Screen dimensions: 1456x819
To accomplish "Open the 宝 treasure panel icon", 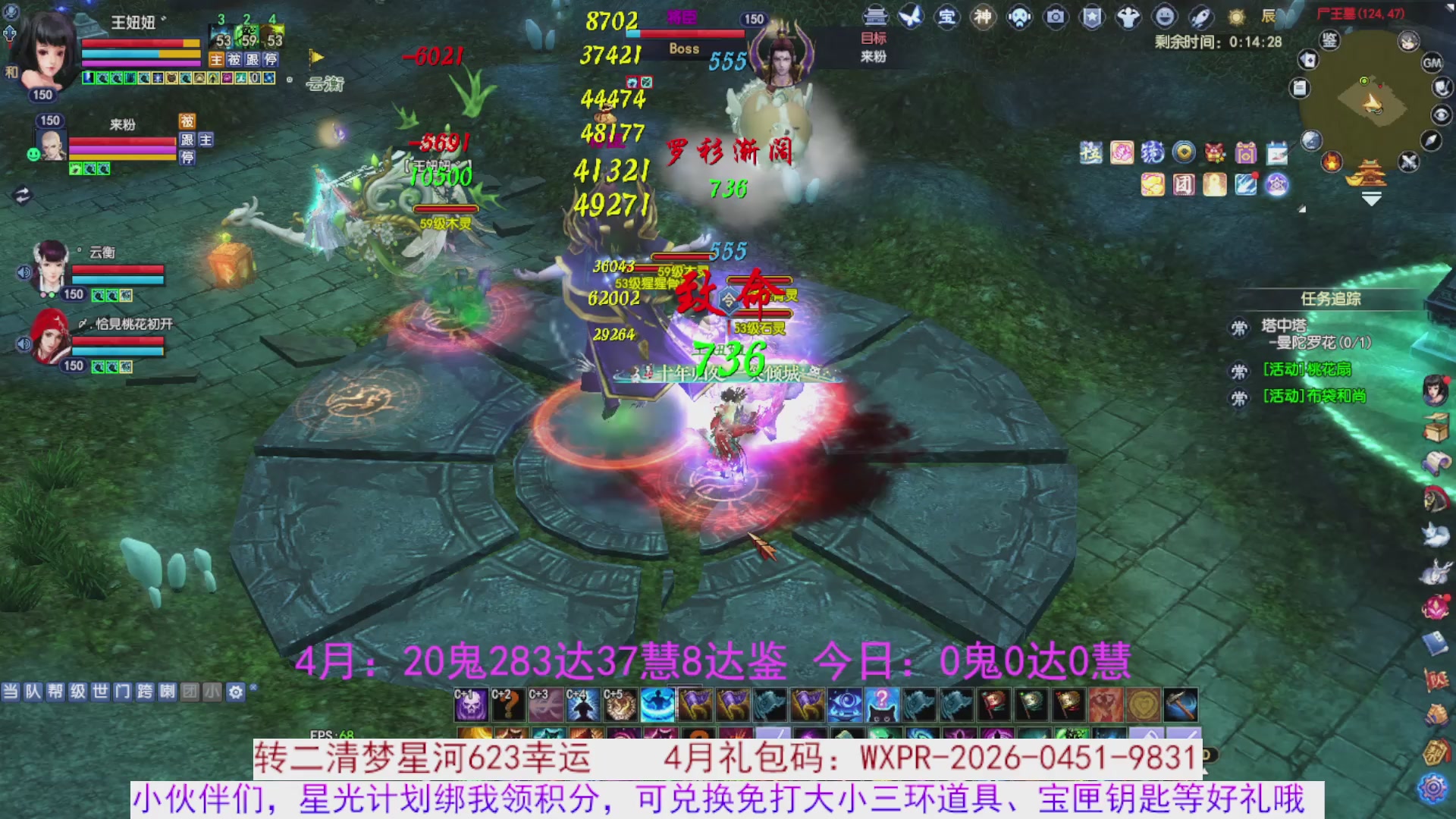I will (948, 17).
